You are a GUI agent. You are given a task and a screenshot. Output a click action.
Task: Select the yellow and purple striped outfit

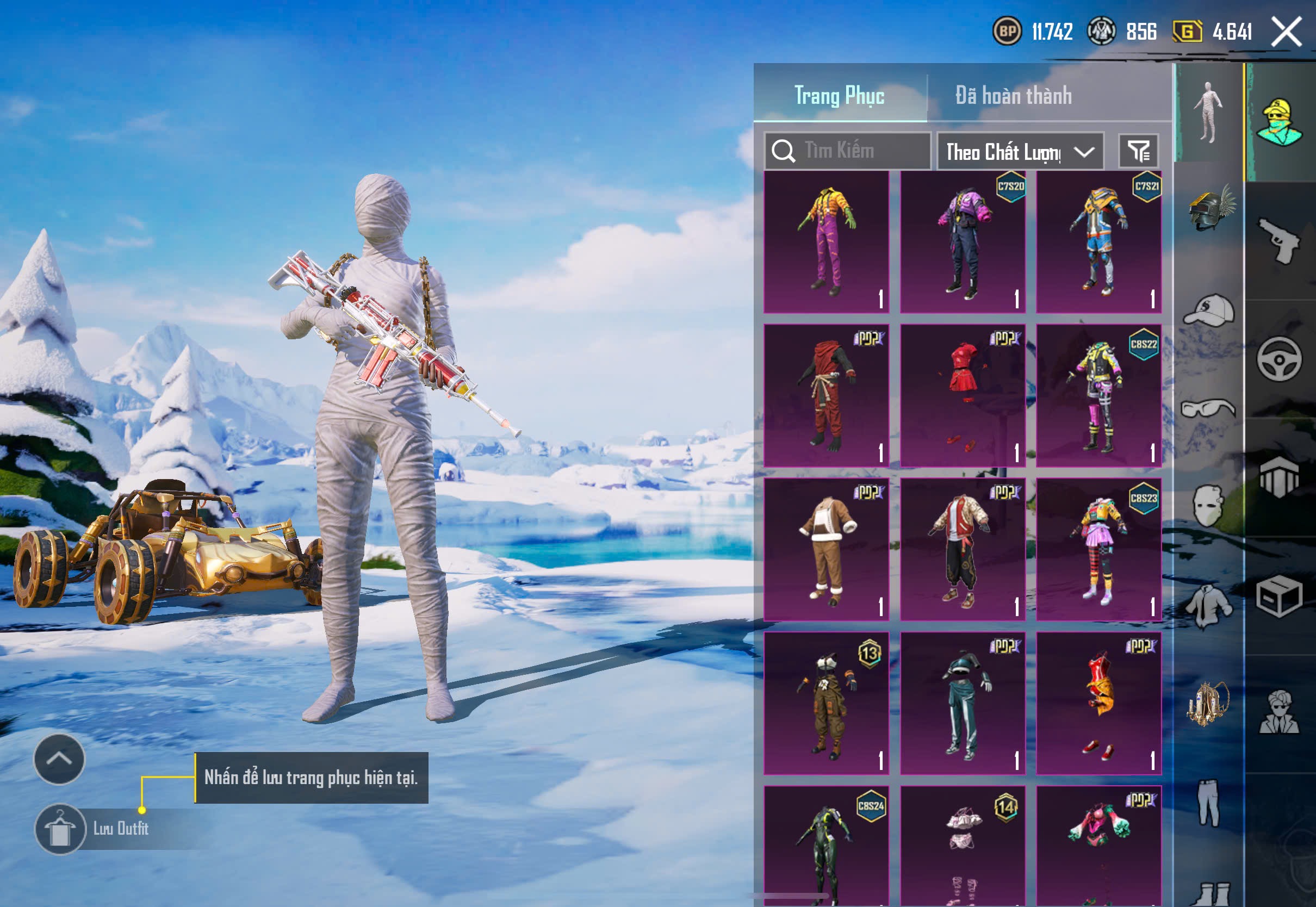[x=826, y=241]
